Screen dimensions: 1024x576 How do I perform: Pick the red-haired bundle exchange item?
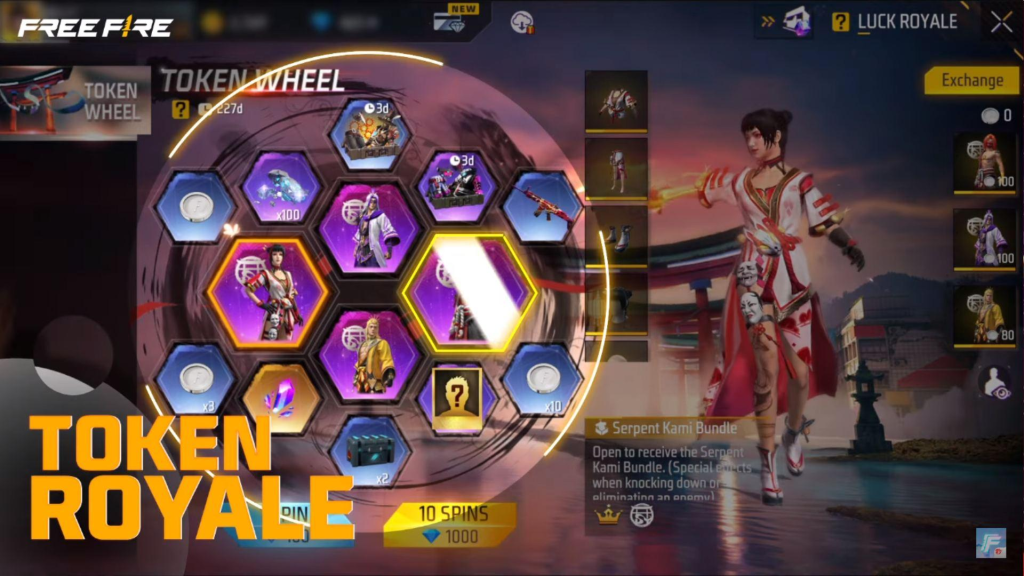tap(985, 162)
